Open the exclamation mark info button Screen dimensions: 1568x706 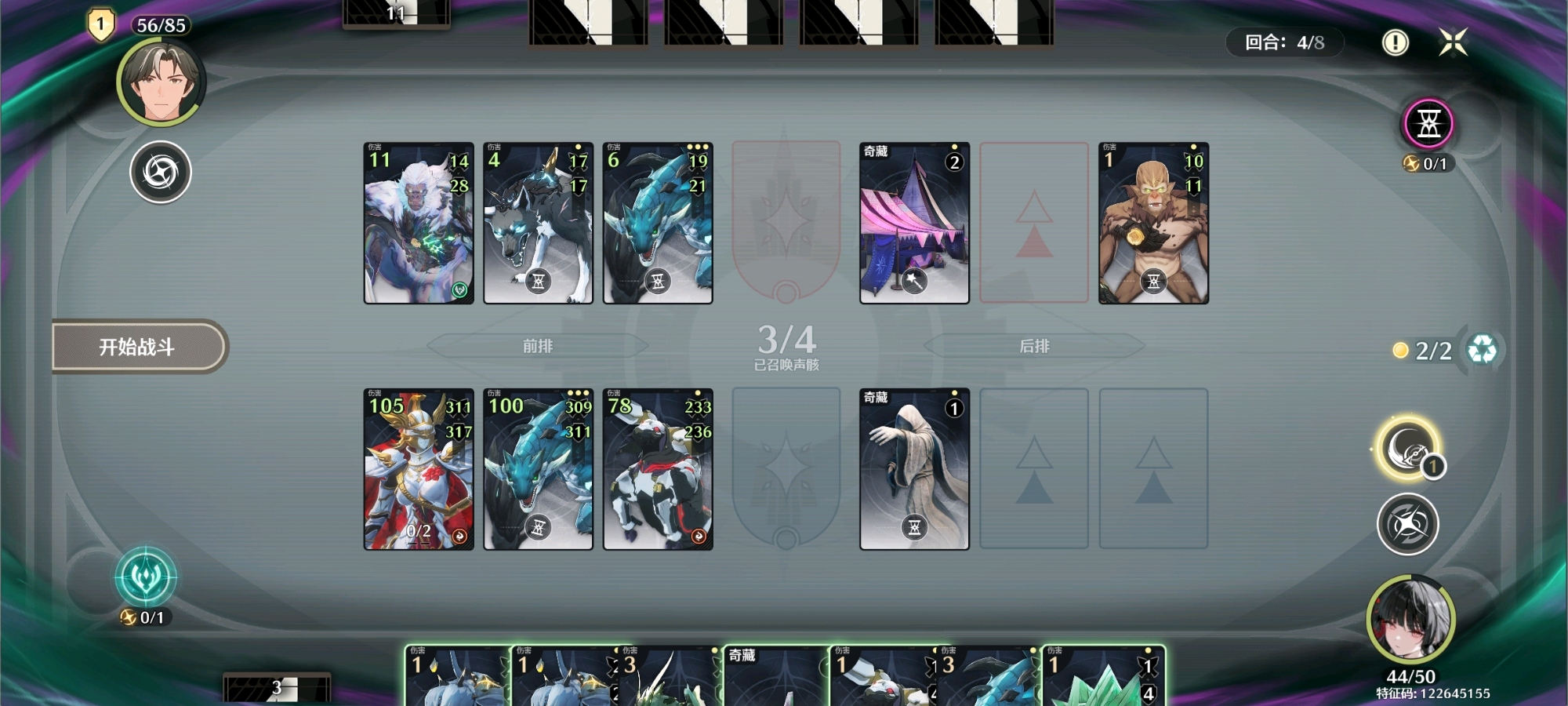pos(1395,42)
